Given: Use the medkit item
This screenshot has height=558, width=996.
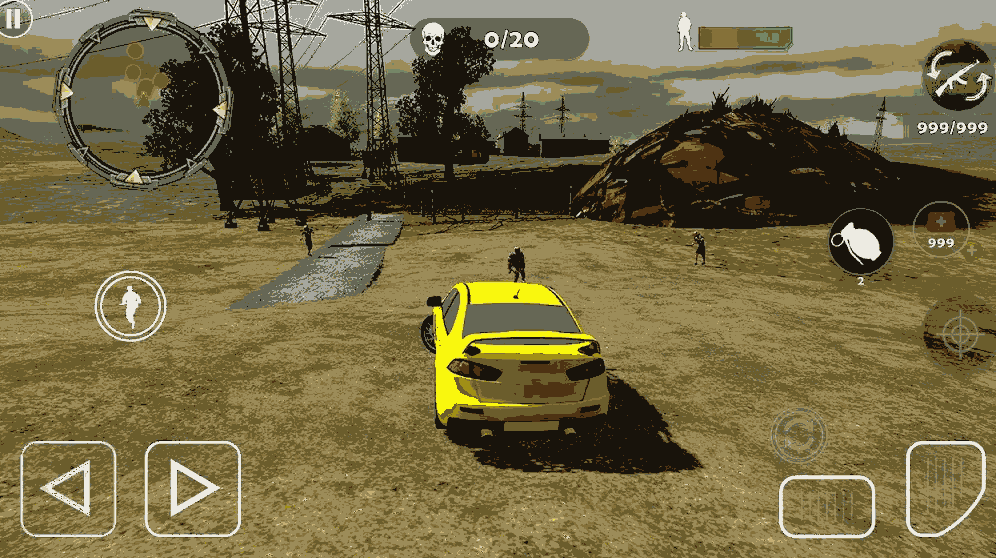Looking at the screenshot, I should coord(941,230).
